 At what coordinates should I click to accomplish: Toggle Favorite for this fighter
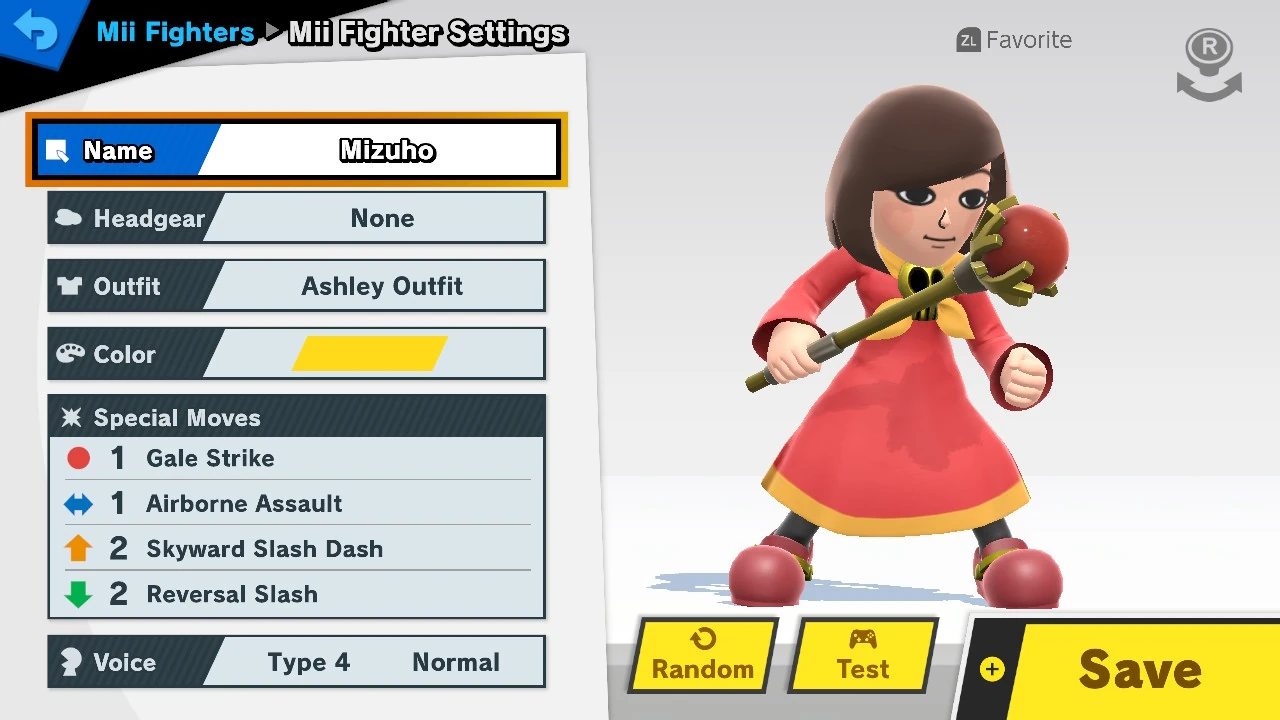click(1013, 40)
